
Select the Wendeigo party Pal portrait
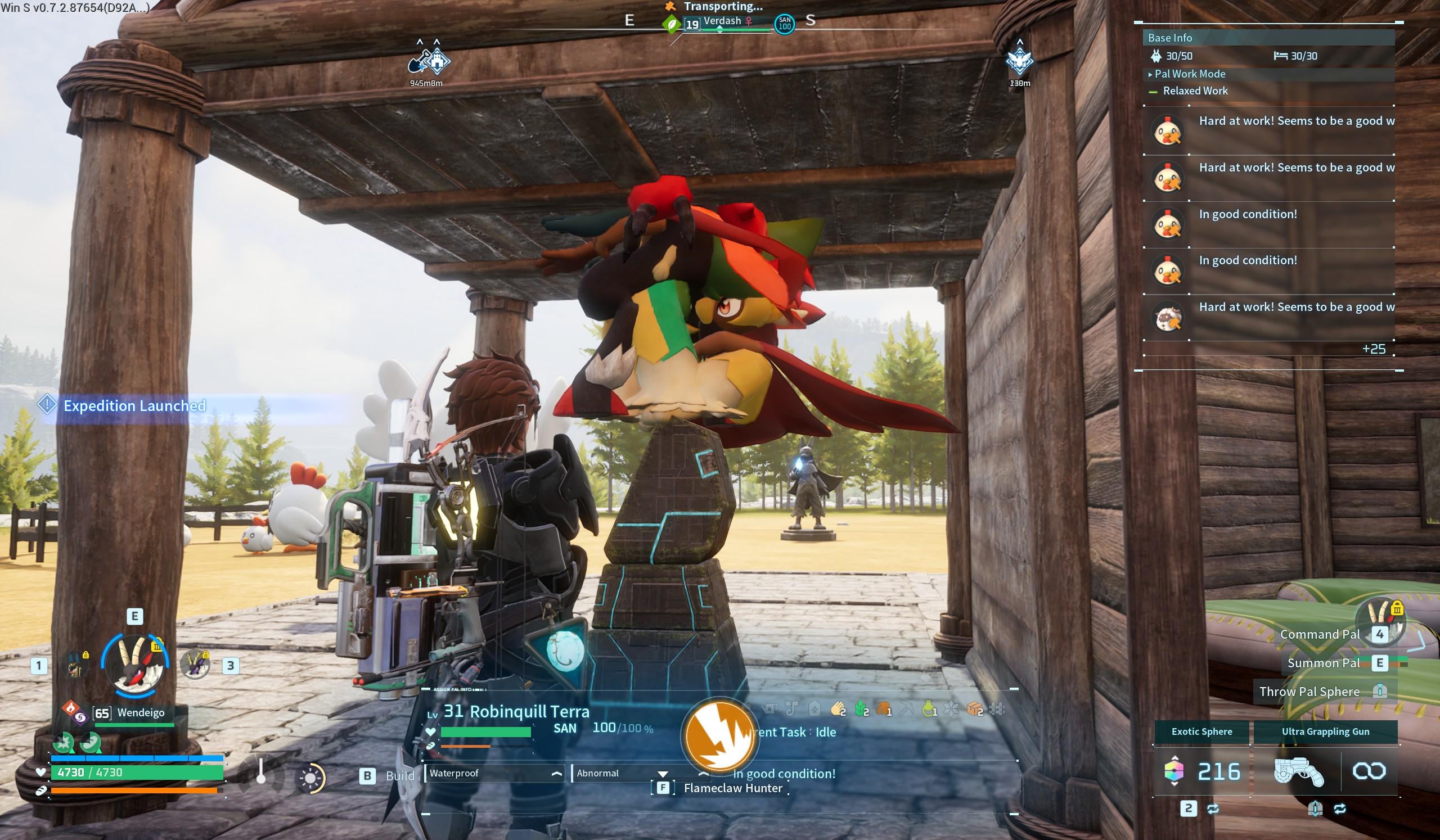[x=135, y=665]
